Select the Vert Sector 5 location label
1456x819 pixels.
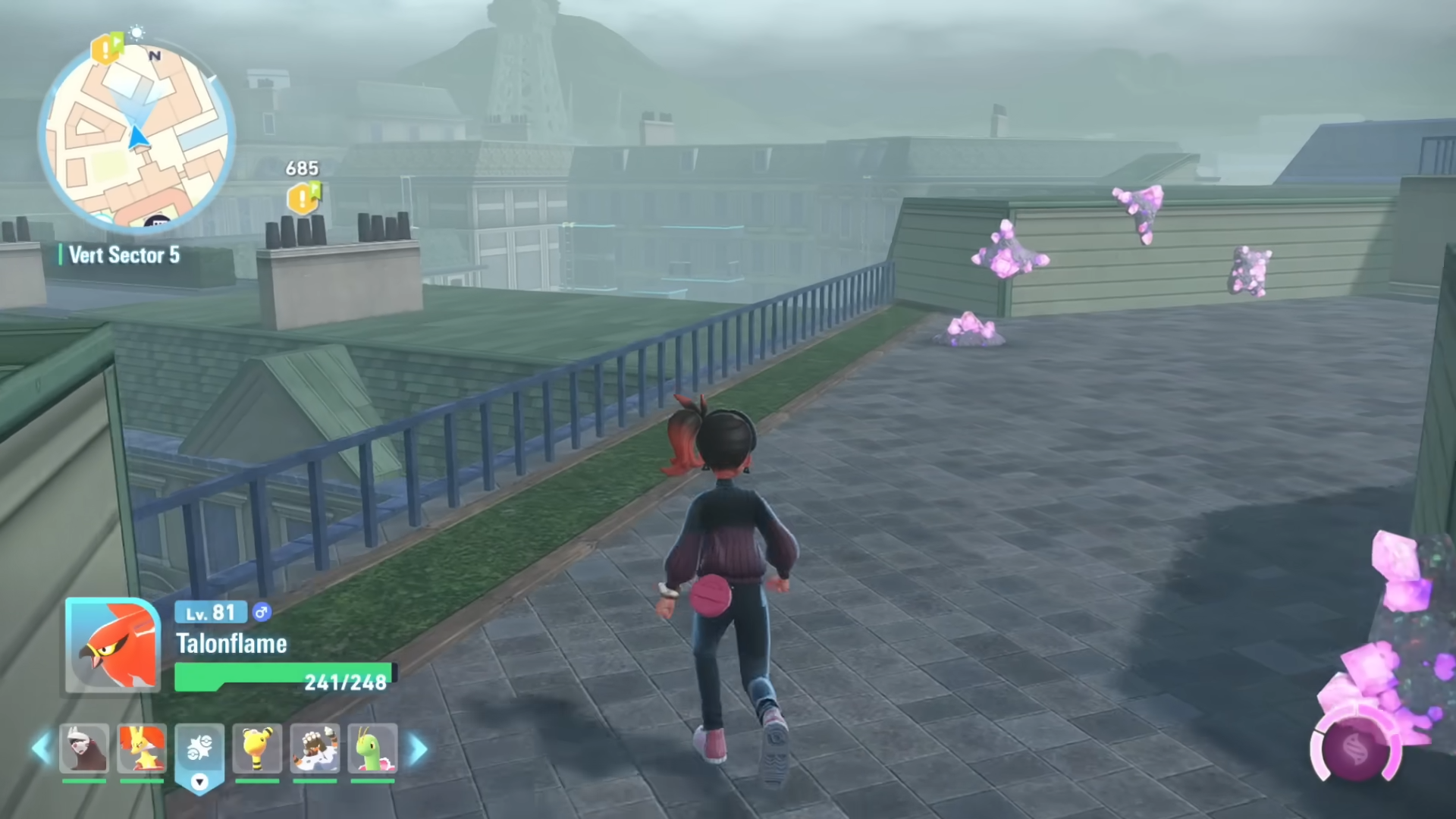pos(124,256)
